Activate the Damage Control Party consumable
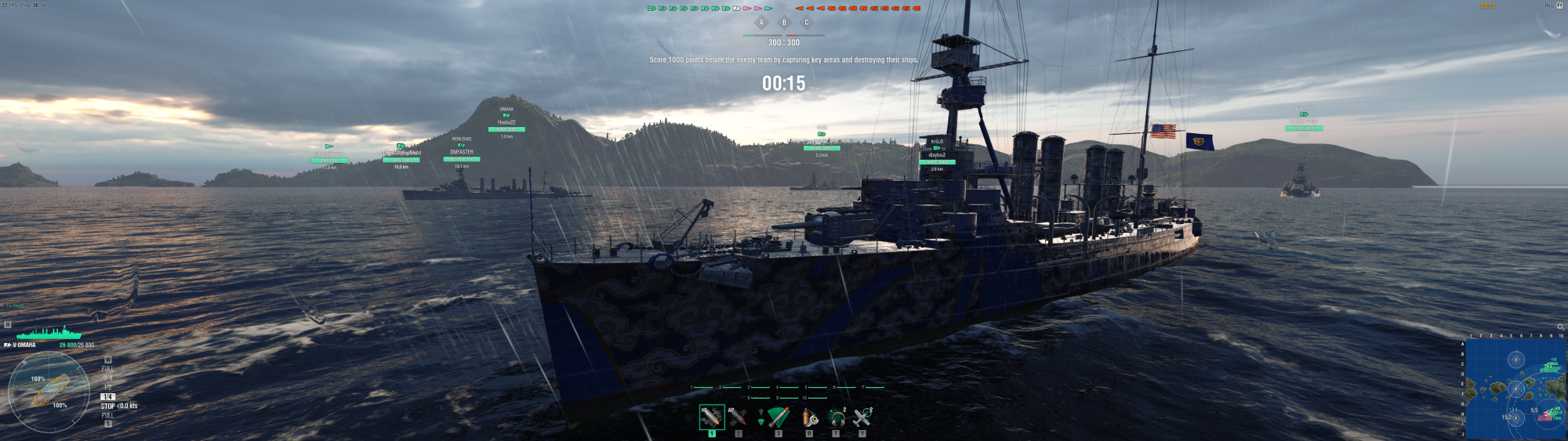 809,416
